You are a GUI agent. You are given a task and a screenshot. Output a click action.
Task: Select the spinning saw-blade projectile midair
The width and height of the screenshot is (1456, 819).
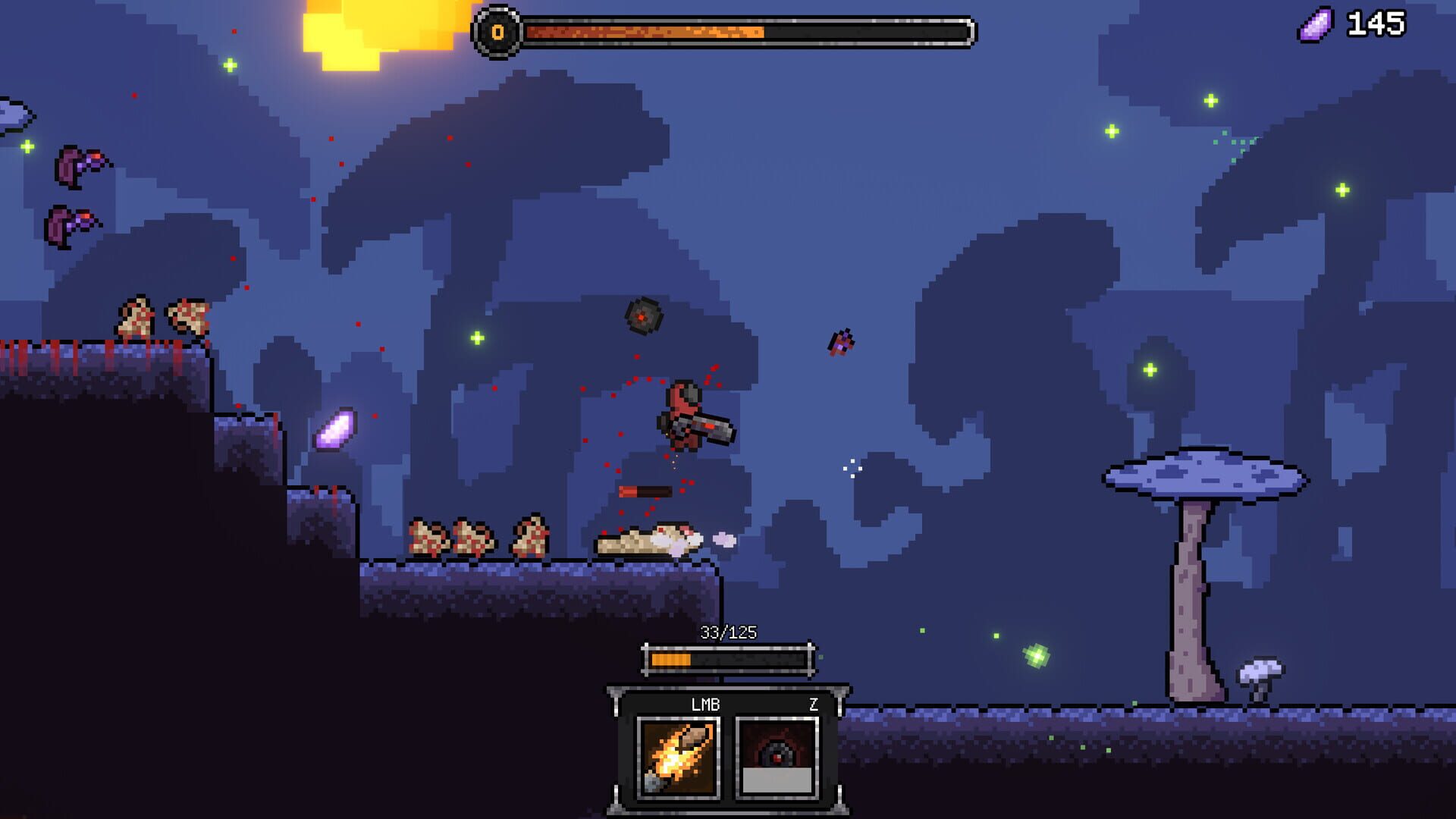pos(643,315)
